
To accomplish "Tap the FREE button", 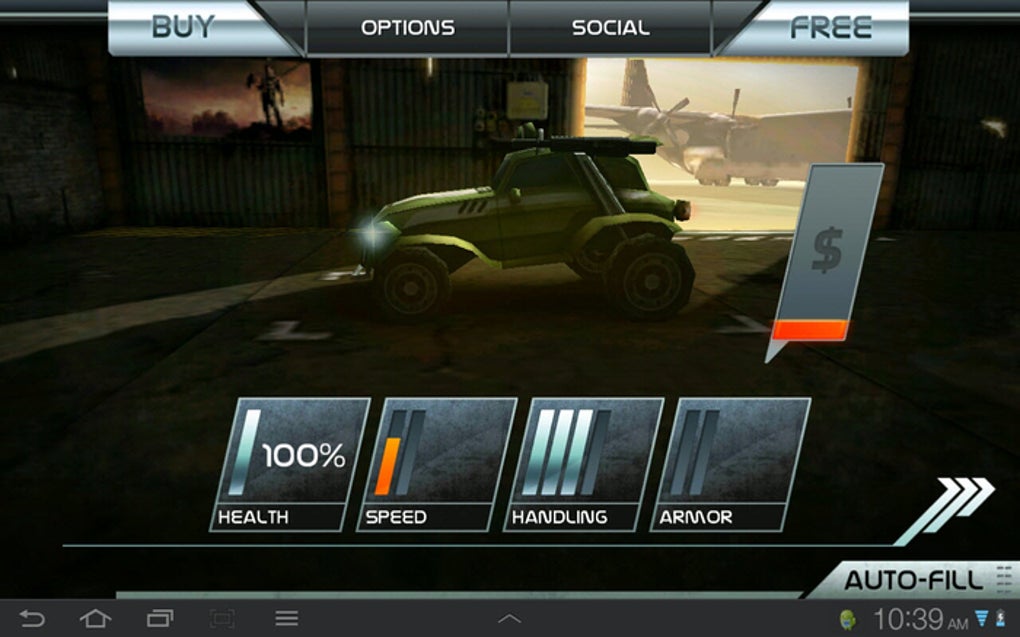I will 830,27.
